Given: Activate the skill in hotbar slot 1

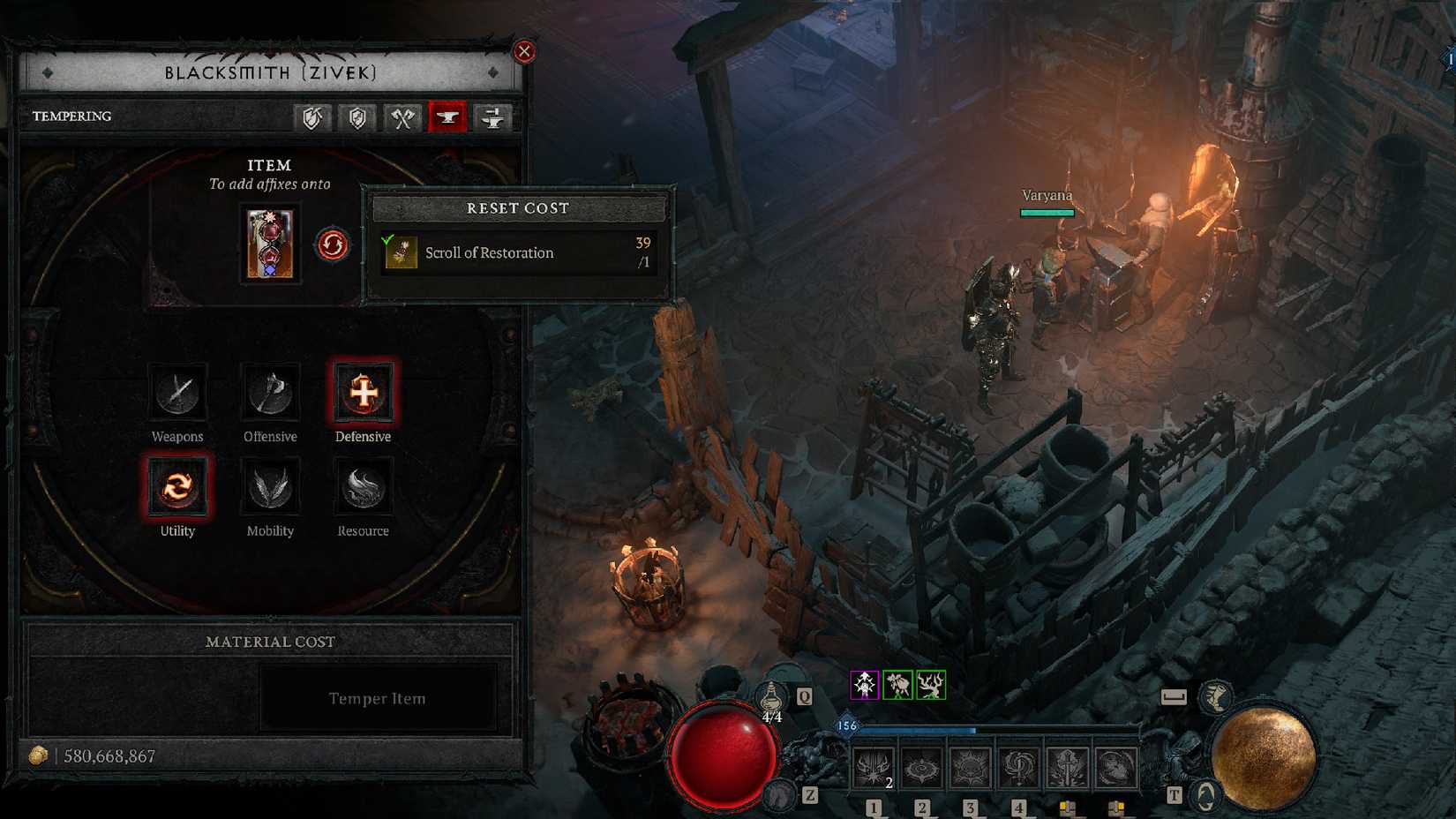Looking at the screenshot, I should pyautogui.click(x=874, y=766).
